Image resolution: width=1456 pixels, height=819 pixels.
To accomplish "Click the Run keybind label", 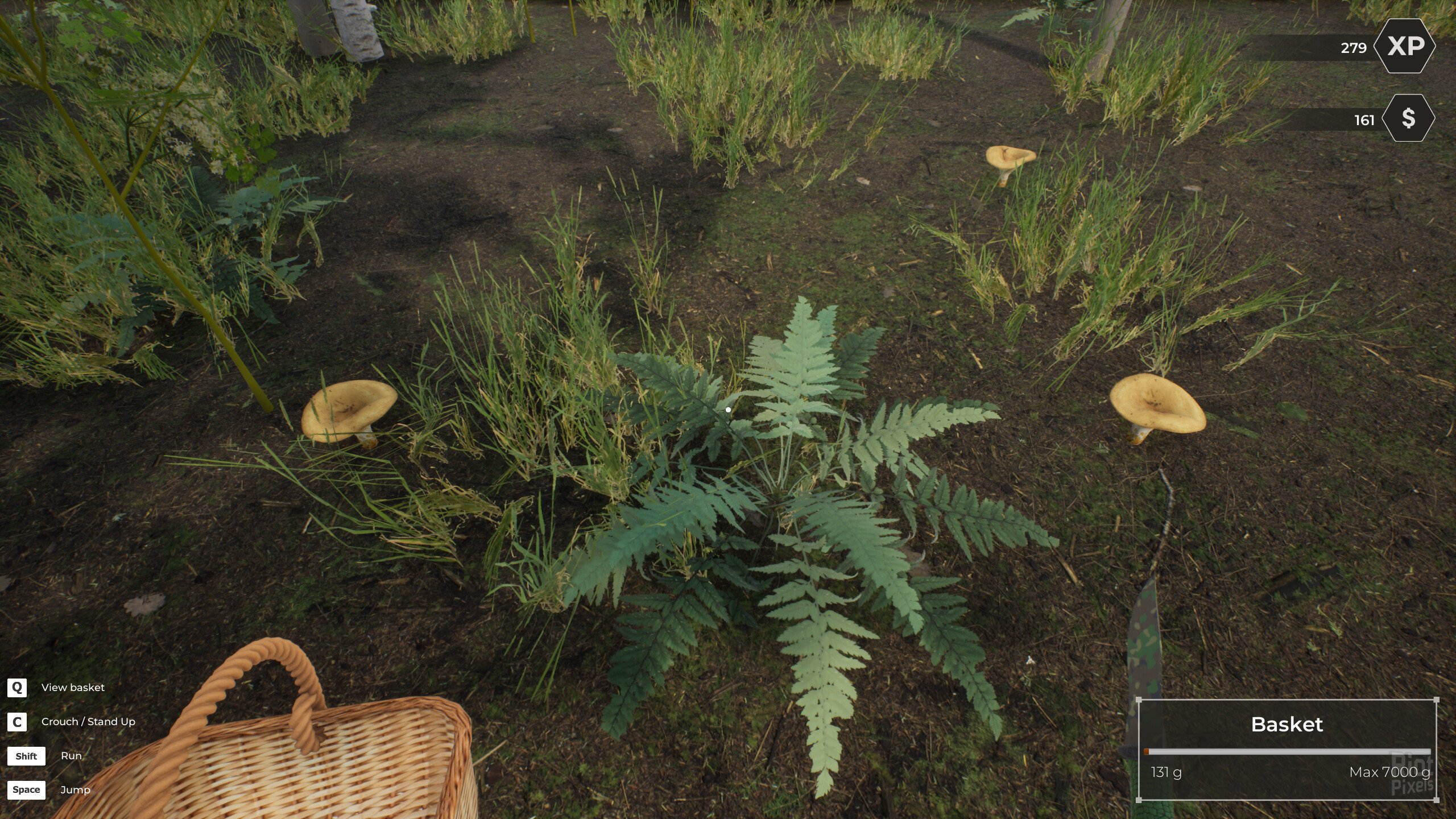I will click(x=71, y=756).
